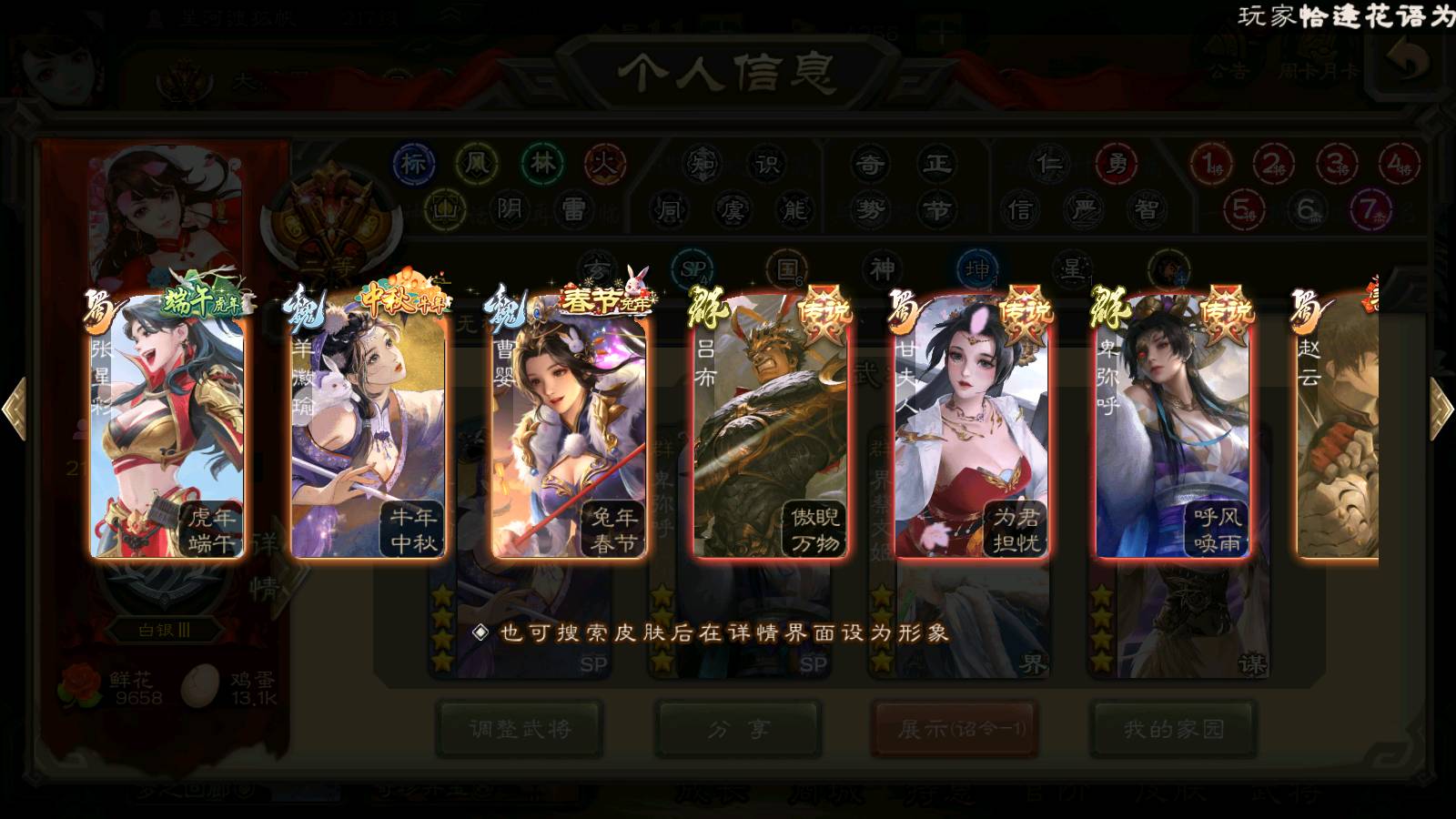Viewport: 1456px width, 819px height.
Task: Select the 火 filter badge
Action: pos(605,164)
